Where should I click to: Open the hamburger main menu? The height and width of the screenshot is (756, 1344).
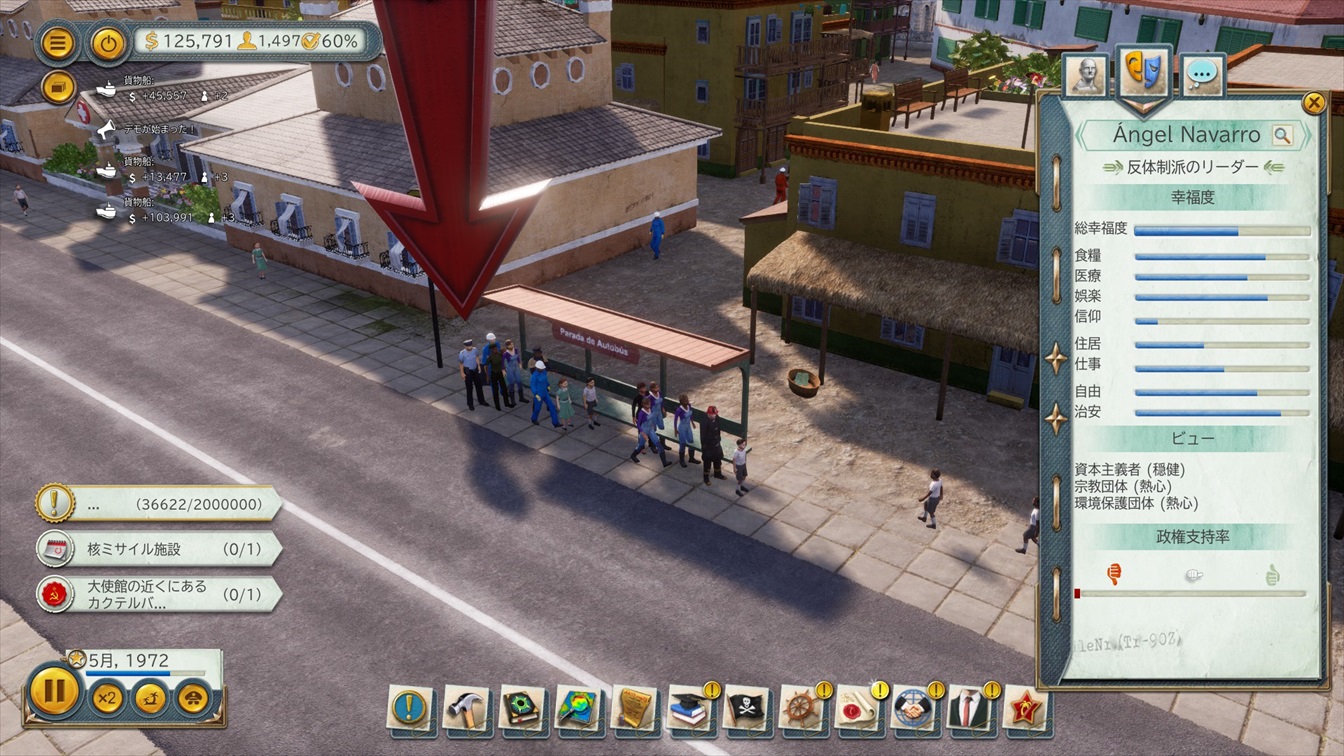click(x=59, y=43)
